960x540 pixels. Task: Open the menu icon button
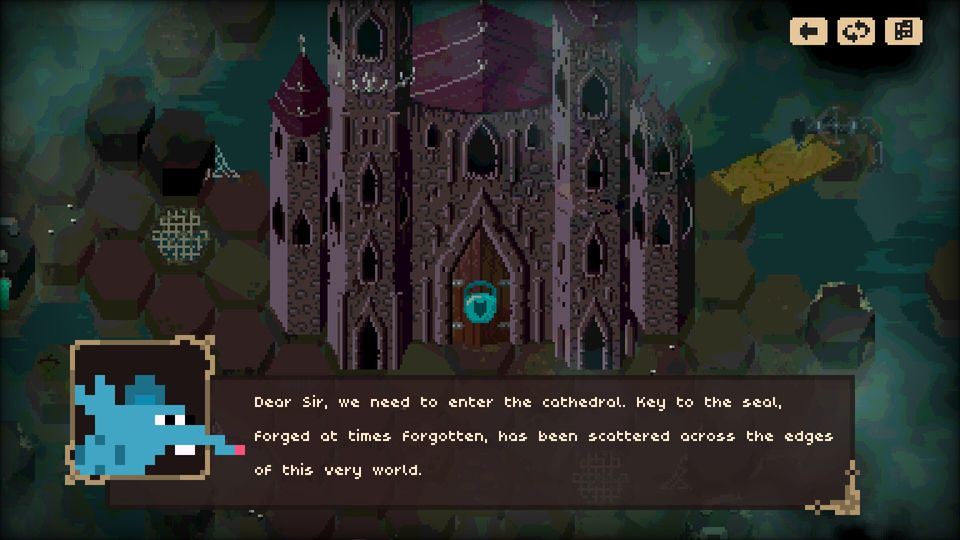903,31
